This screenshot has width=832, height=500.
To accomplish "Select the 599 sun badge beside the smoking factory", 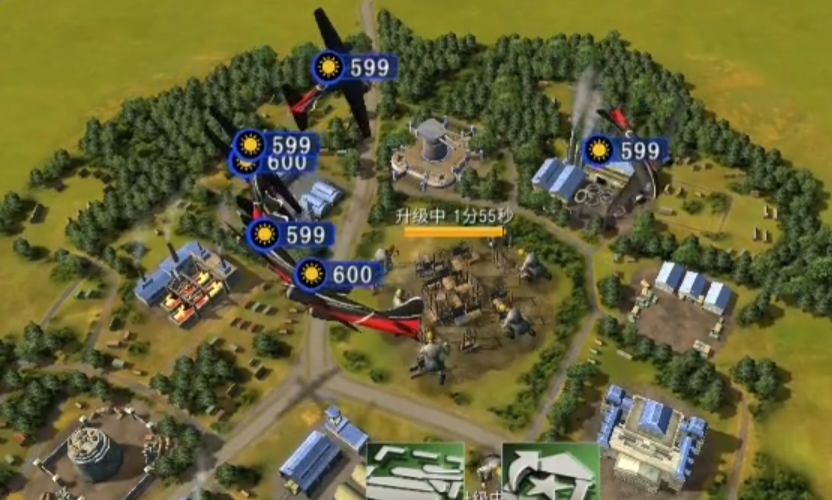I will (625, 150).
